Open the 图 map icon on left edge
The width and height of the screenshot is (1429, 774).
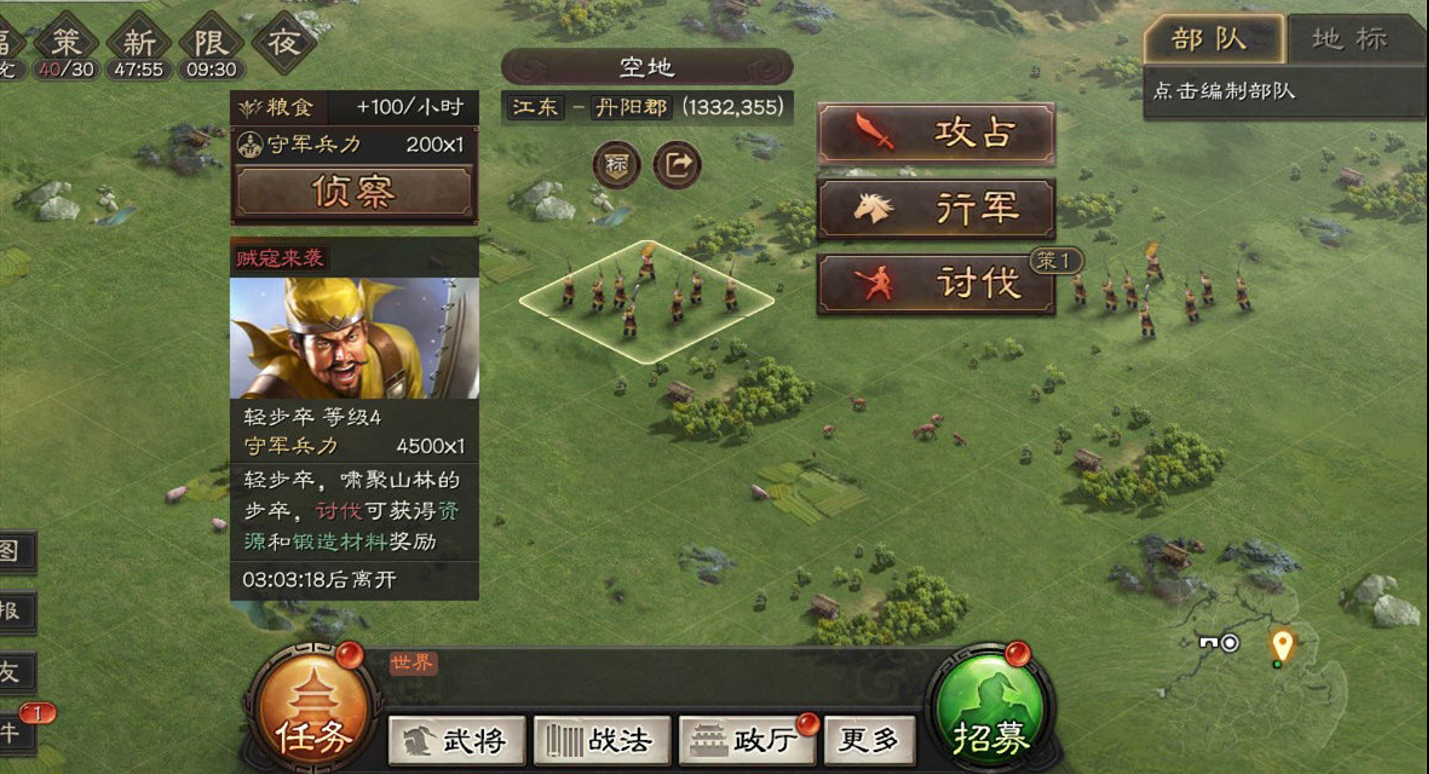(x=10, y=551)
